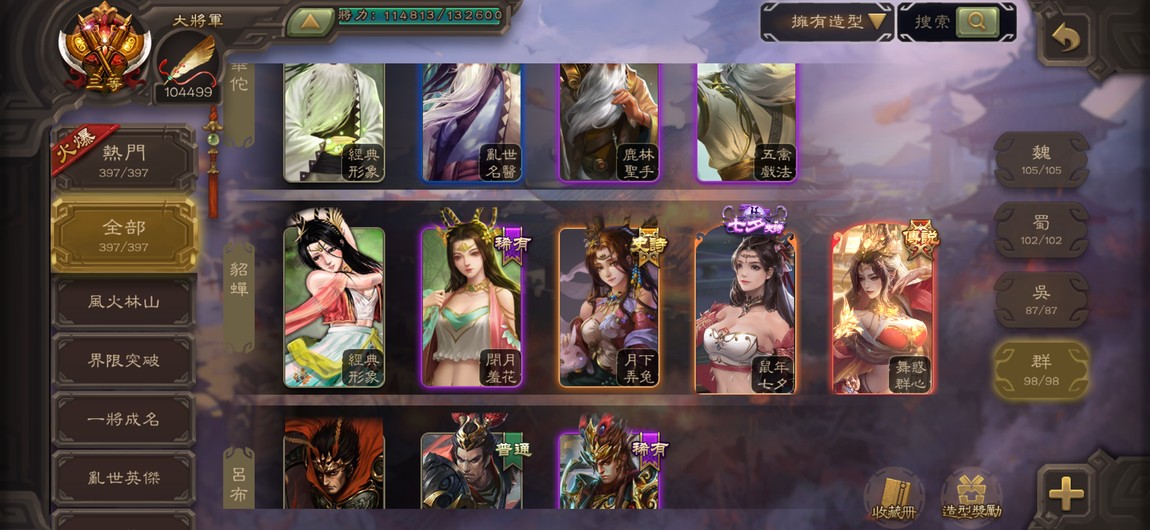Select the 熱門 category tab

pos(125,160)
